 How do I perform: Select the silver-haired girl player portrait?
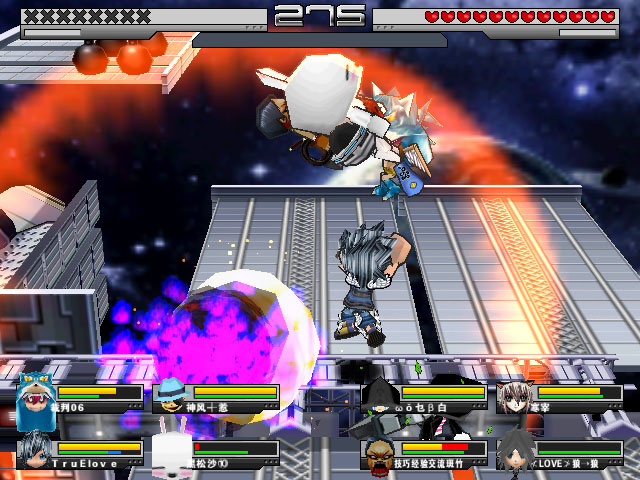pyautogui.click(x=516, y=397)
